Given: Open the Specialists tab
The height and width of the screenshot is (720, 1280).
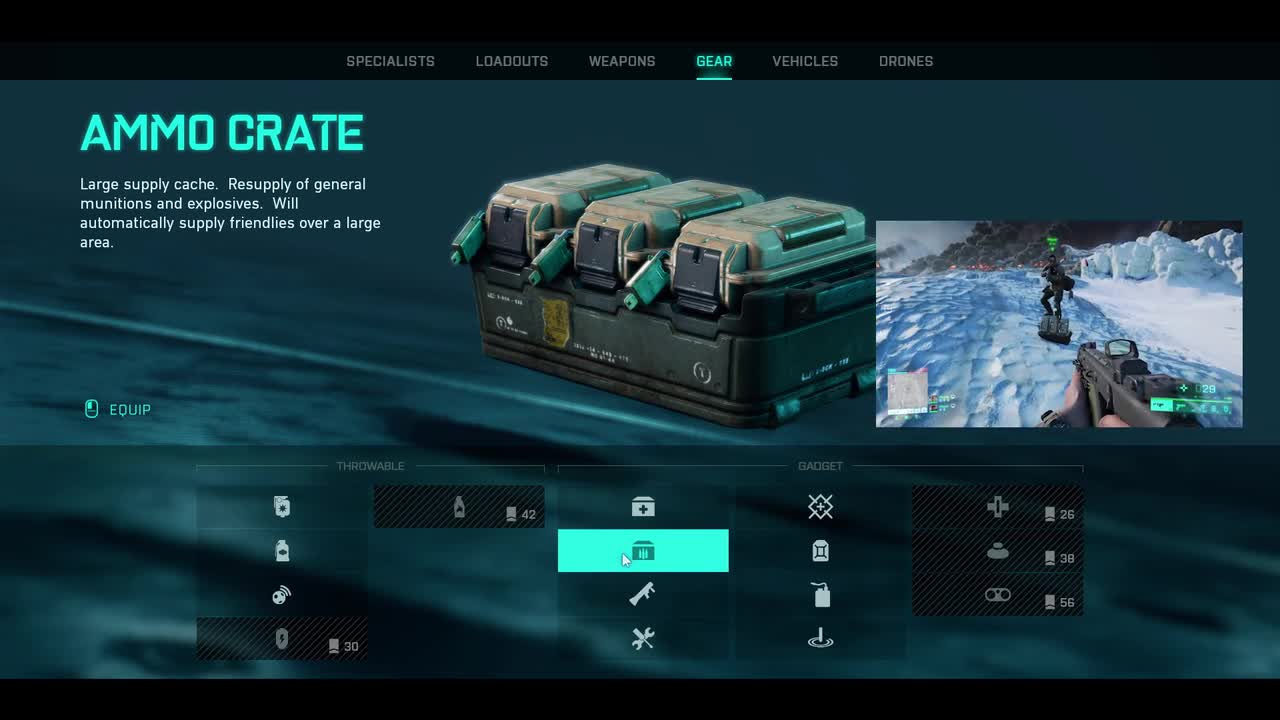Looking at the screenshot, I should point(390,61).
